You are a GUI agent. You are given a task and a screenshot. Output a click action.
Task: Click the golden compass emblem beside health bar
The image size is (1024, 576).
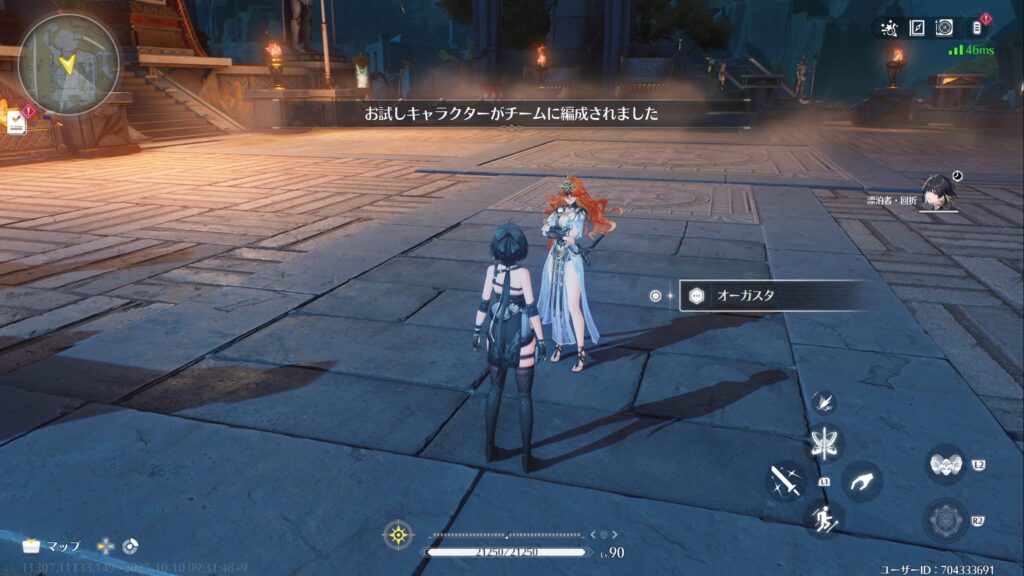pos(398,535)
